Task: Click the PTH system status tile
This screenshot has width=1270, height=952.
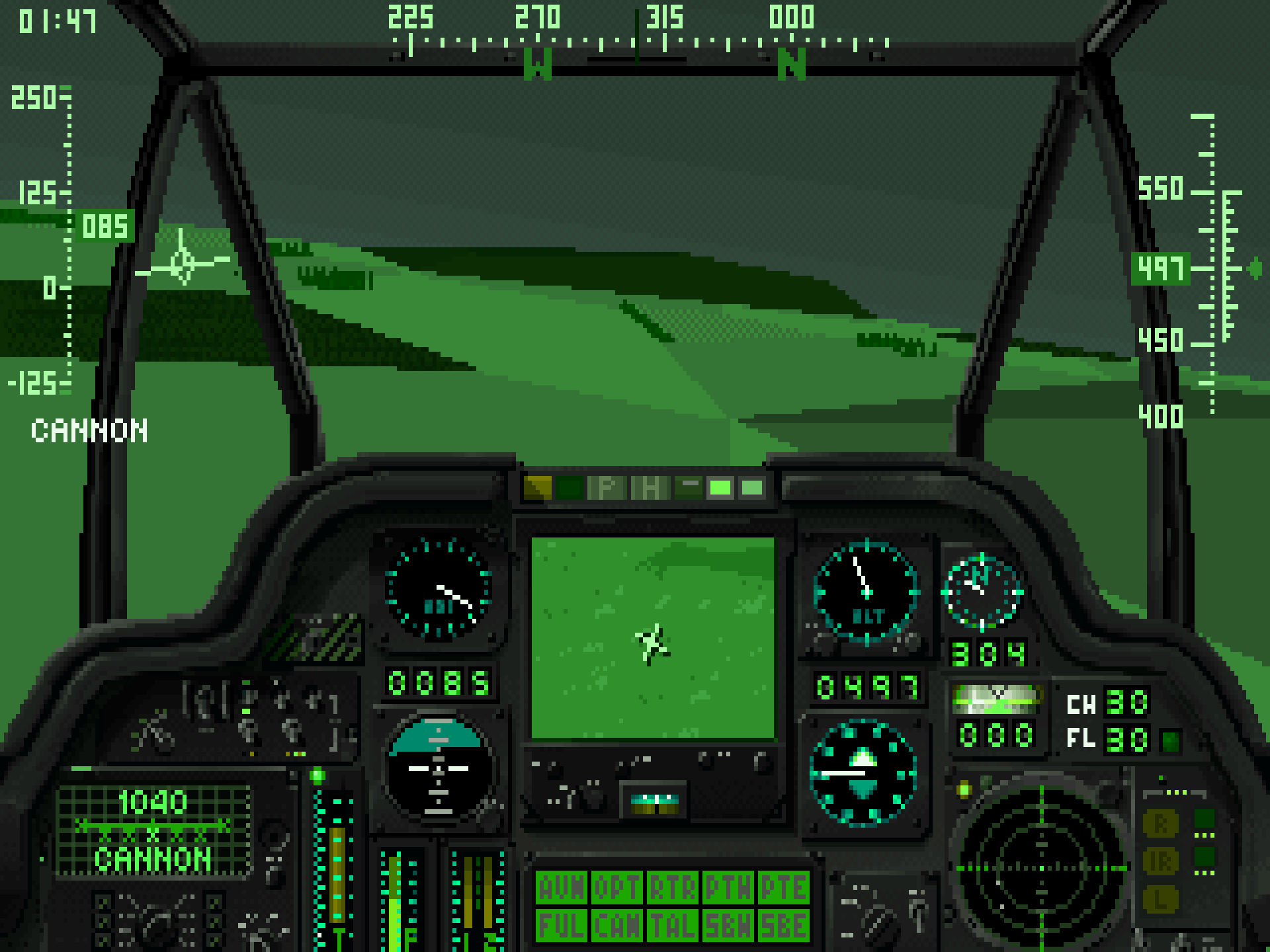Action: 728,889
